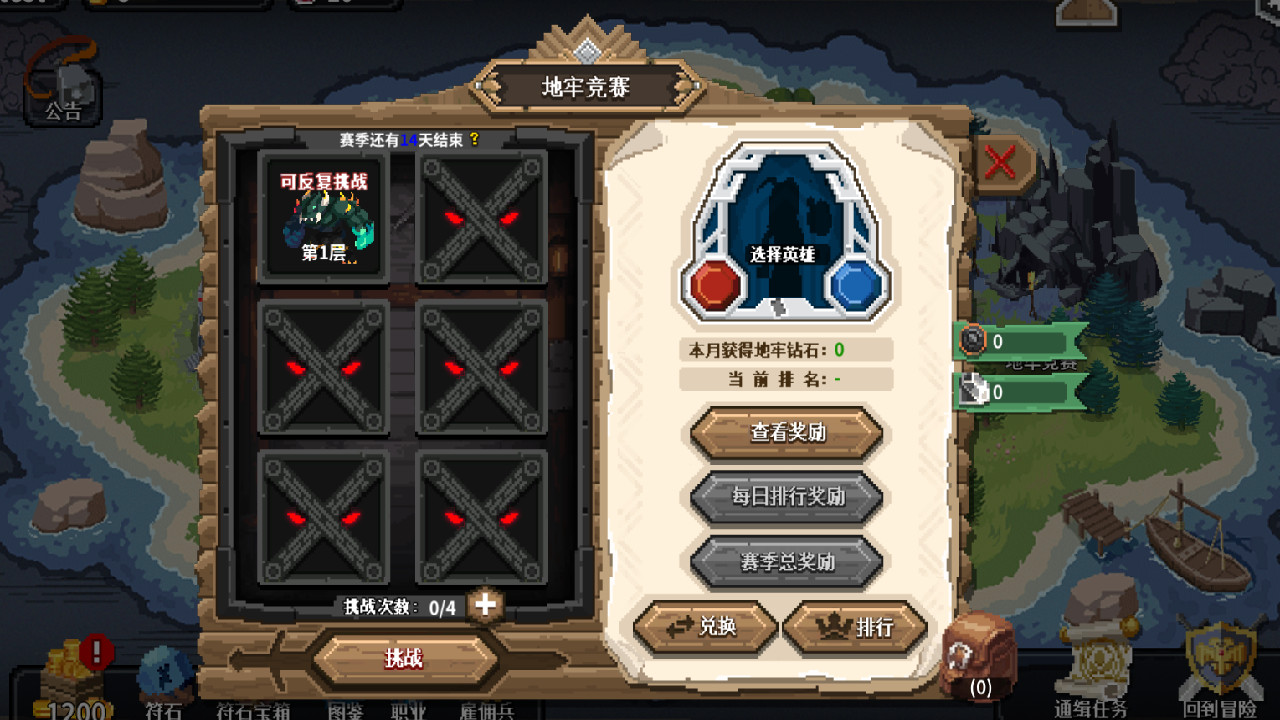
Task: Open the 兑换 exchange screen
Action: 706,628
